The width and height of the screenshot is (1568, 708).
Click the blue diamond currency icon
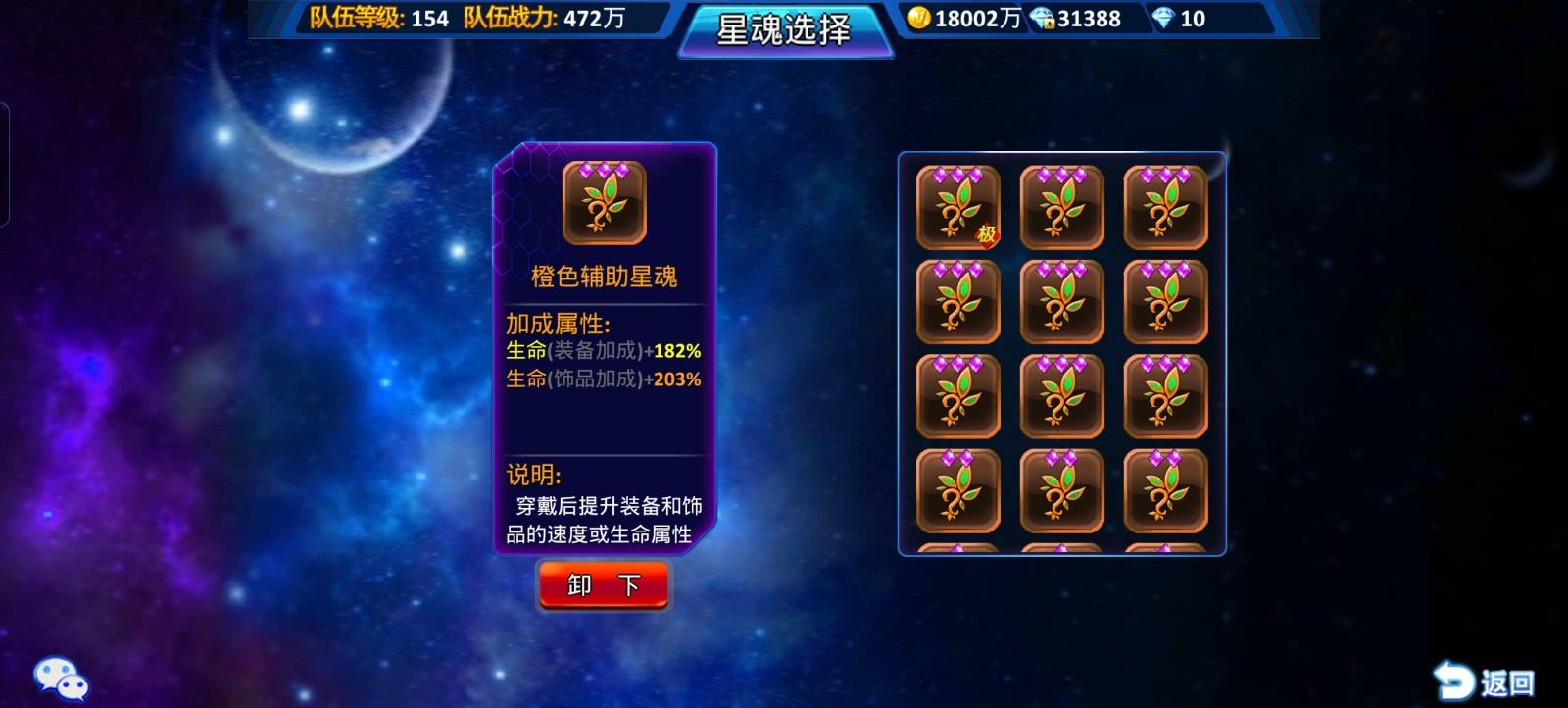click(x=1162, y=17)
